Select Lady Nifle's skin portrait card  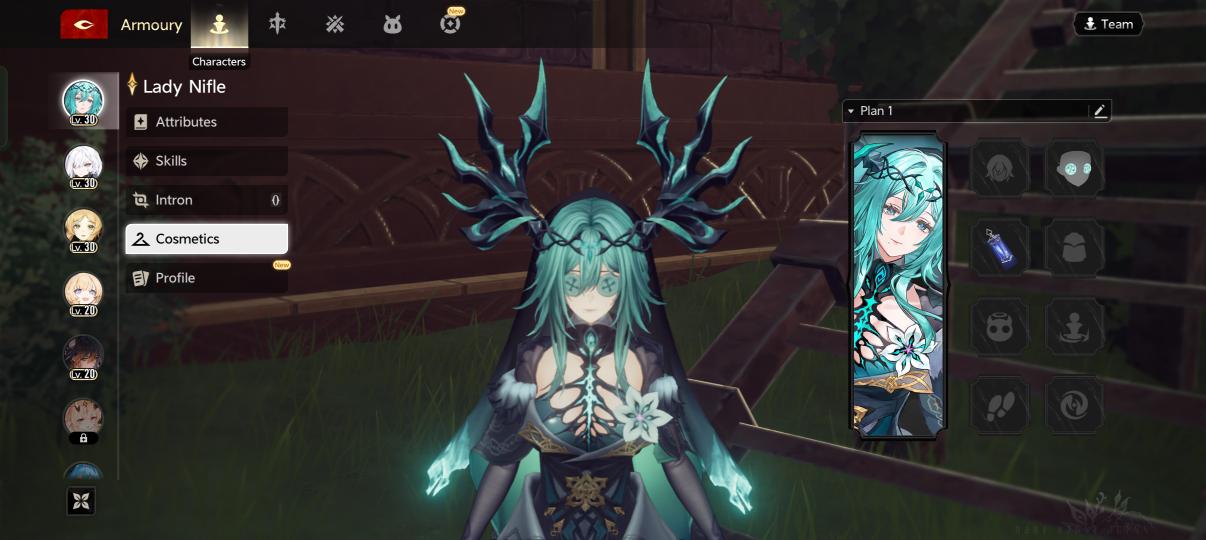(x=897, y=285)
